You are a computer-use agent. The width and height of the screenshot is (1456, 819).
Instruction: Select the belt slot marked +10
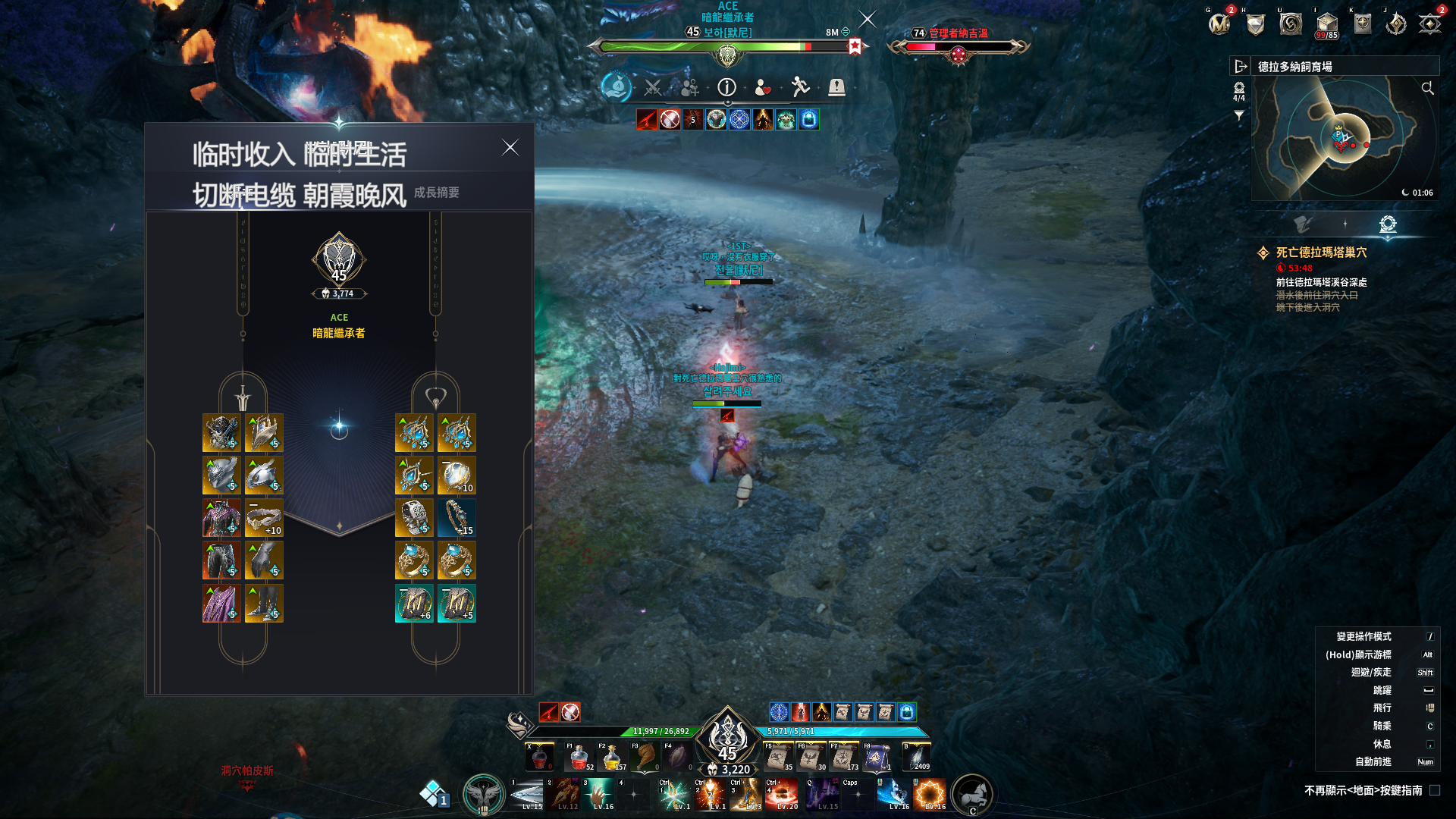pos(264,518)
